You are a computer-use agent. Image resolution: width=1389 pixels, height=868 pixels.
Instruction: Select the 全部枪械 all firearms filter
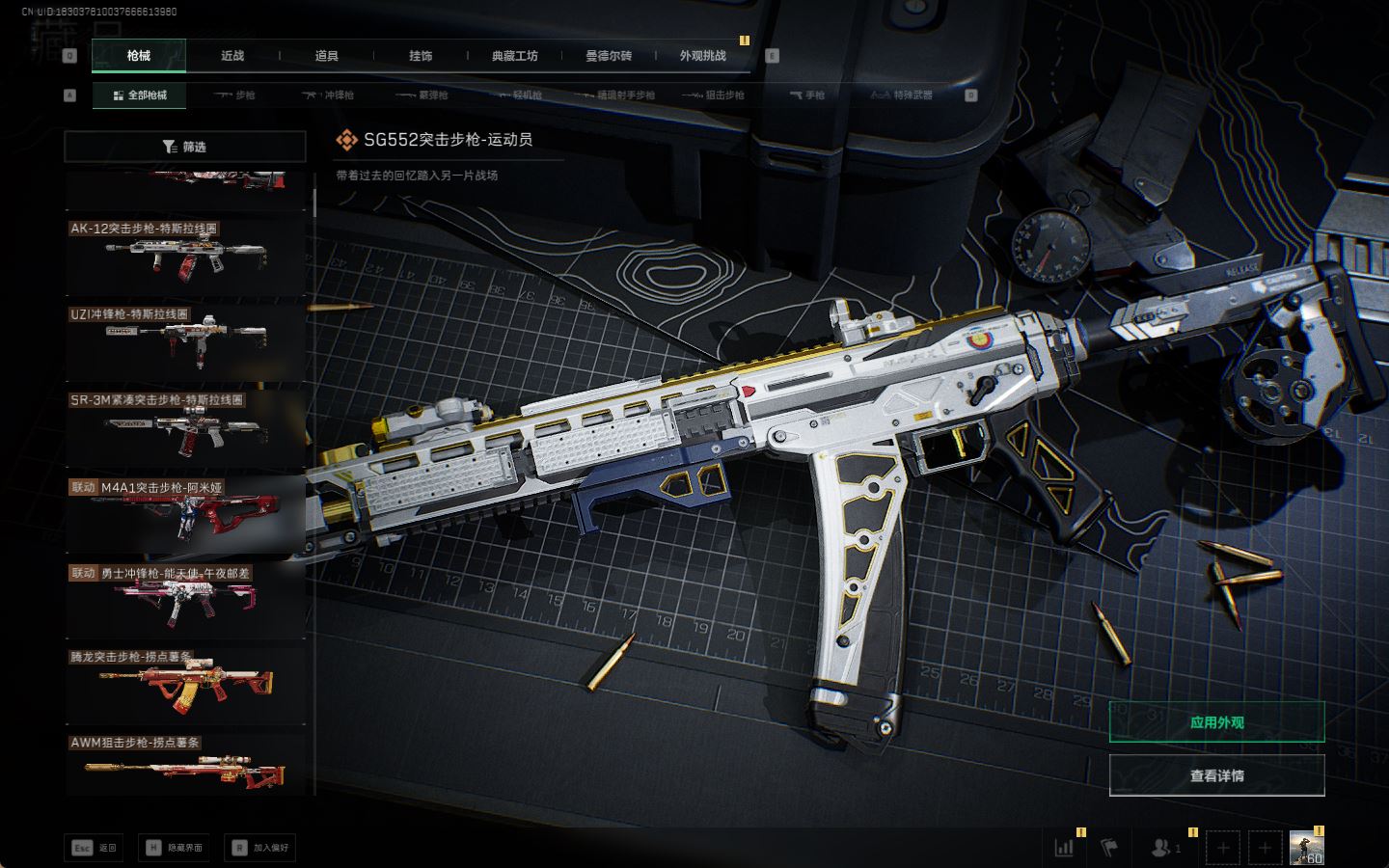140,95
